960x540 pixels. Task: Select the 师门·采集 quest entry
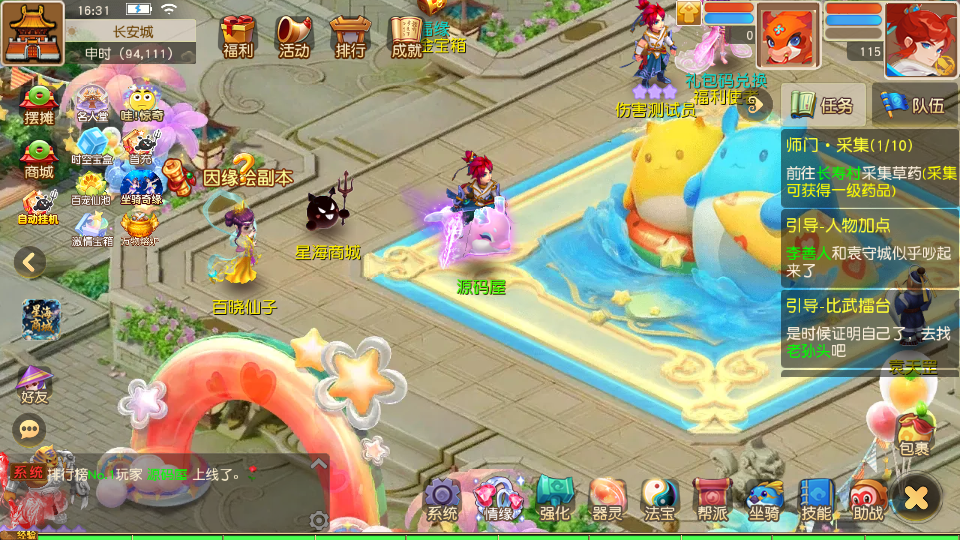868,165
